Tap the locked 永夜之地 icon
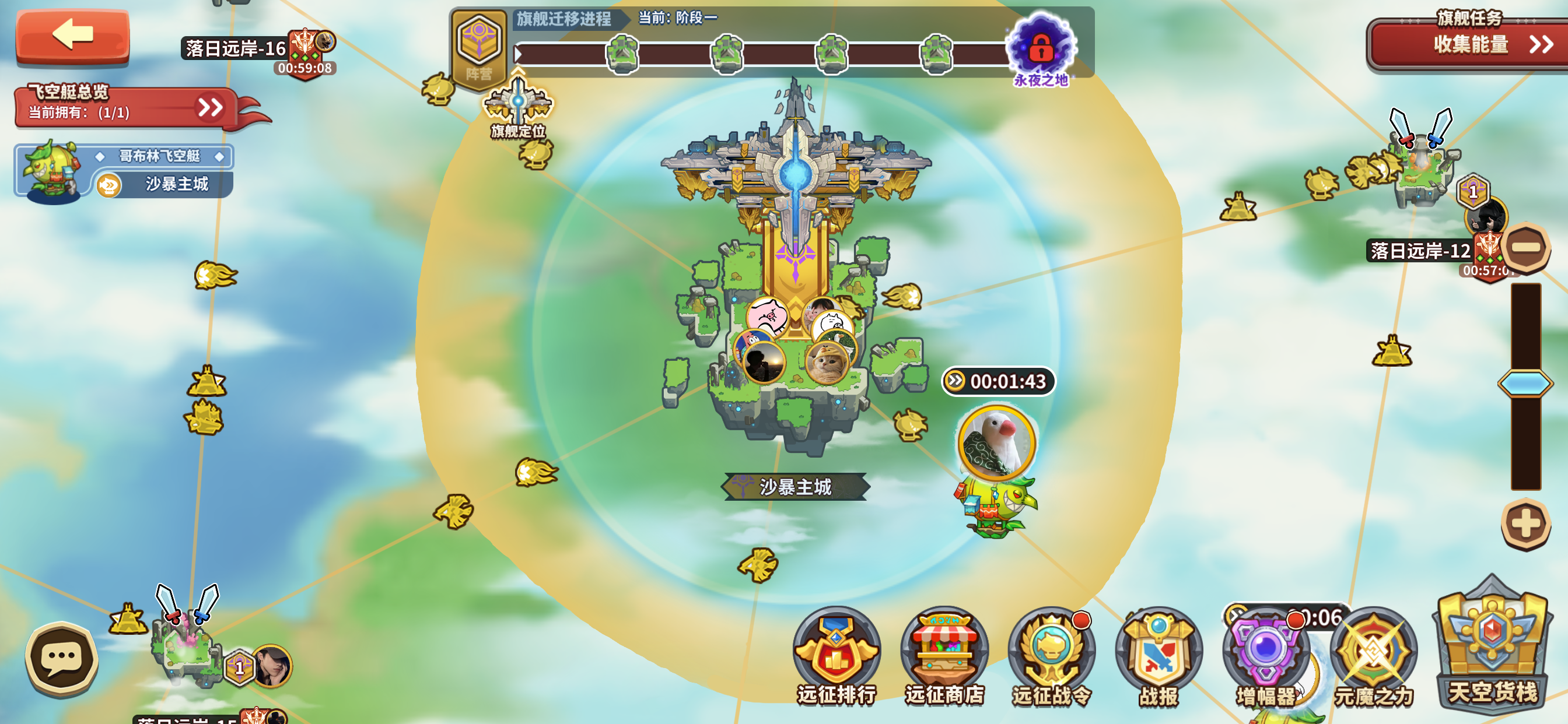 pyautogui.click(x=1041, y=47)
